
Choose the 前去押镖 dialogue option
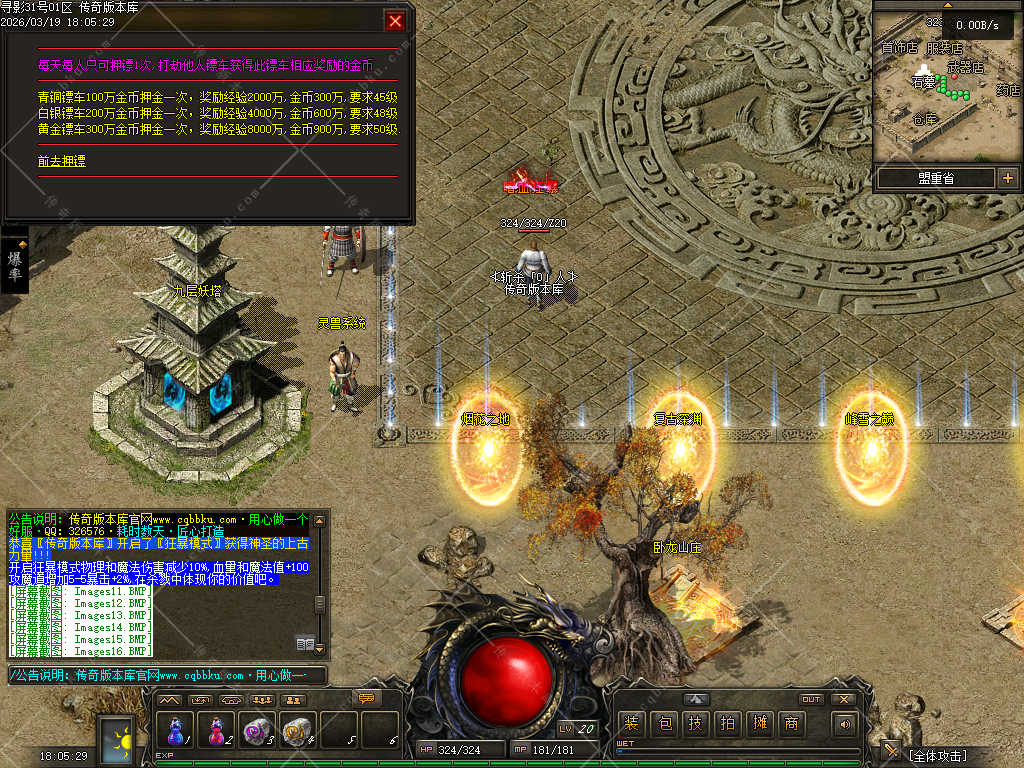[63, 160]
